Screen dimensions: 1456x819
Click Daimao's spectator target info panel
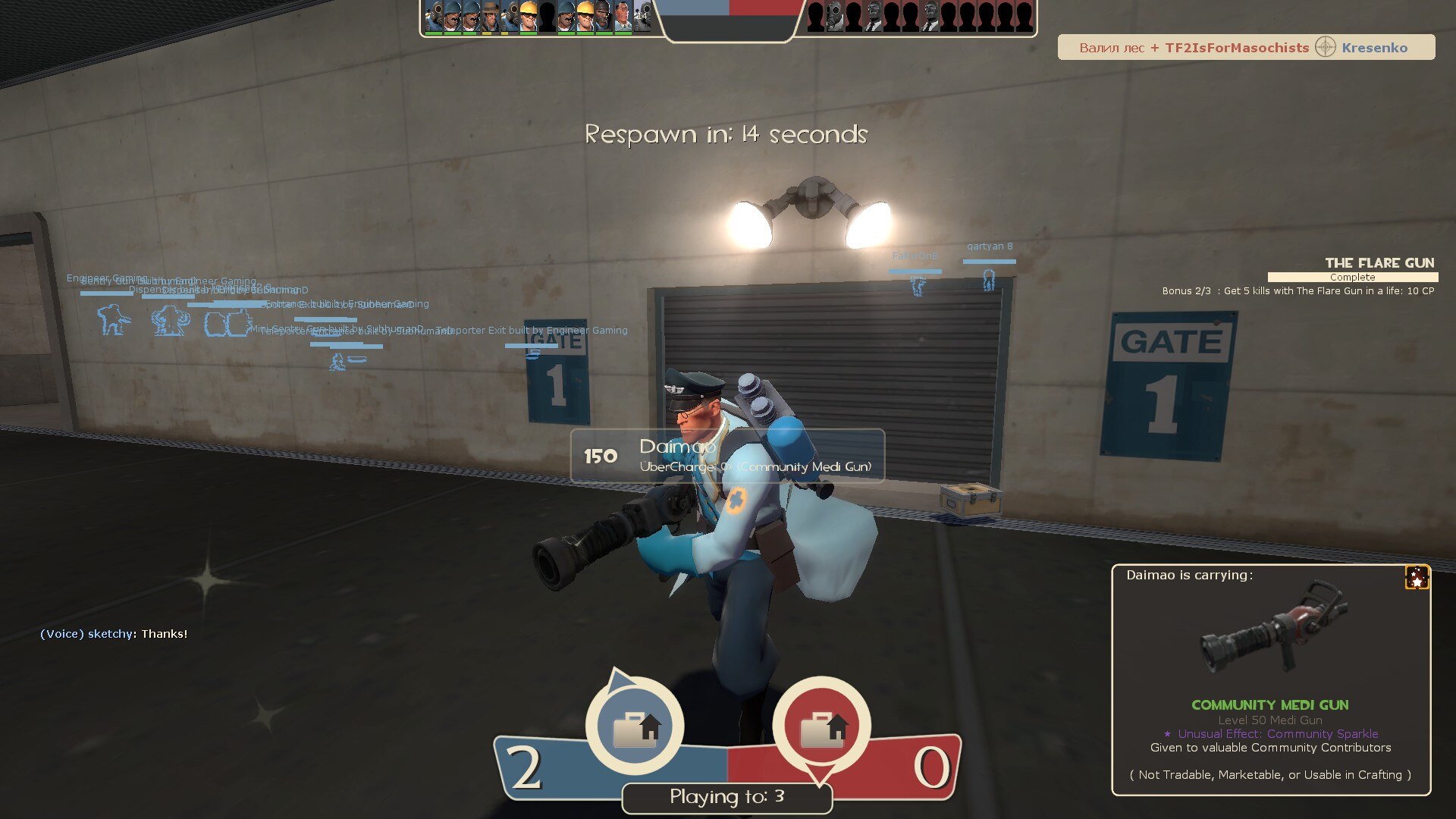pyautogui.click(x=726, y=456)
